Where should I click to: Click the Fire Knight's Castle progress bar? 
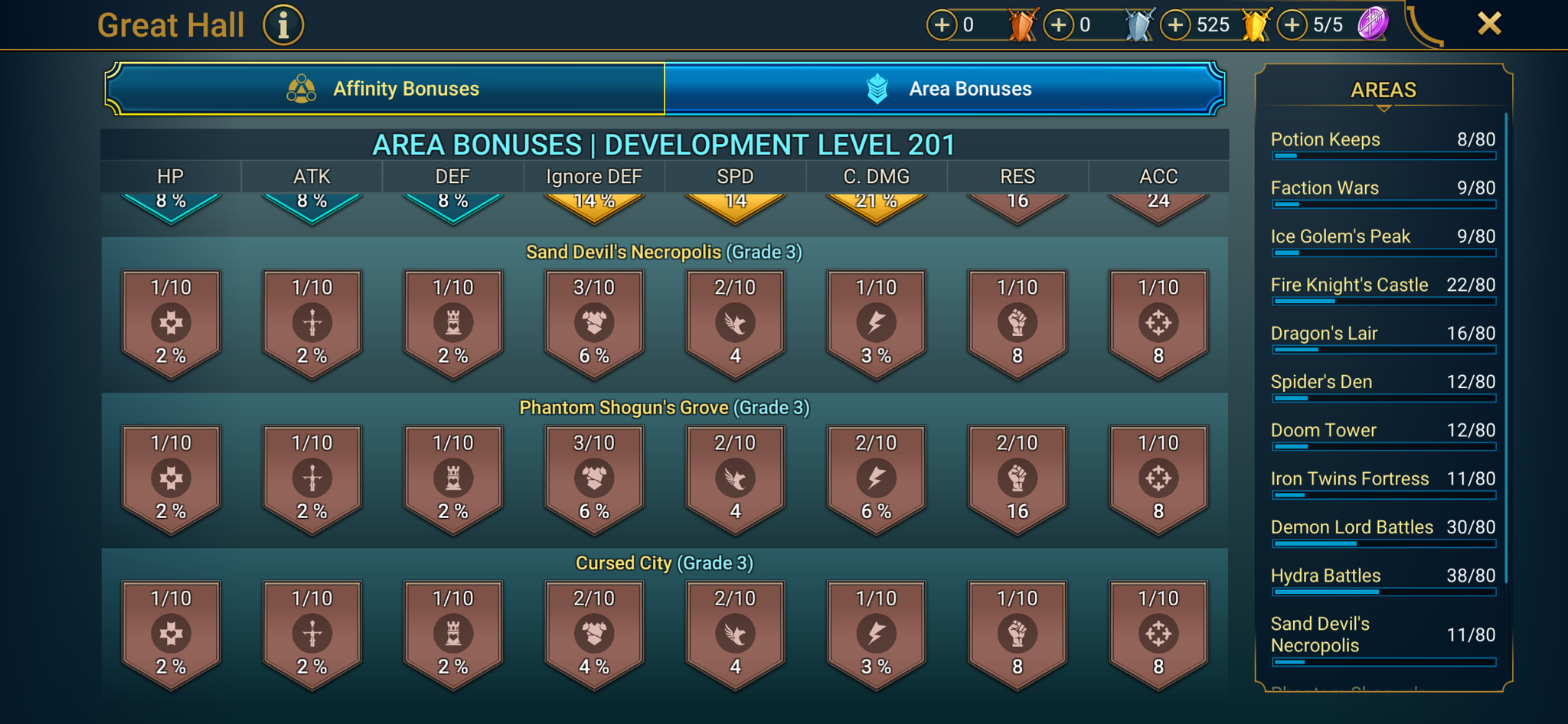click(x=1383, y=302)
